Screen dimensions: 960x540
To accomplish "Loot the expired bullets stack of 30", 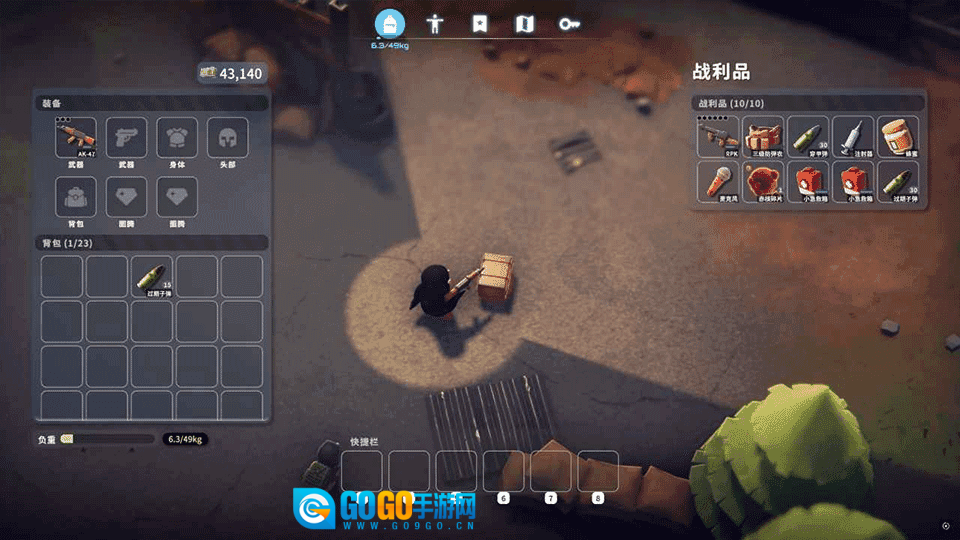I will click(898, 182).
